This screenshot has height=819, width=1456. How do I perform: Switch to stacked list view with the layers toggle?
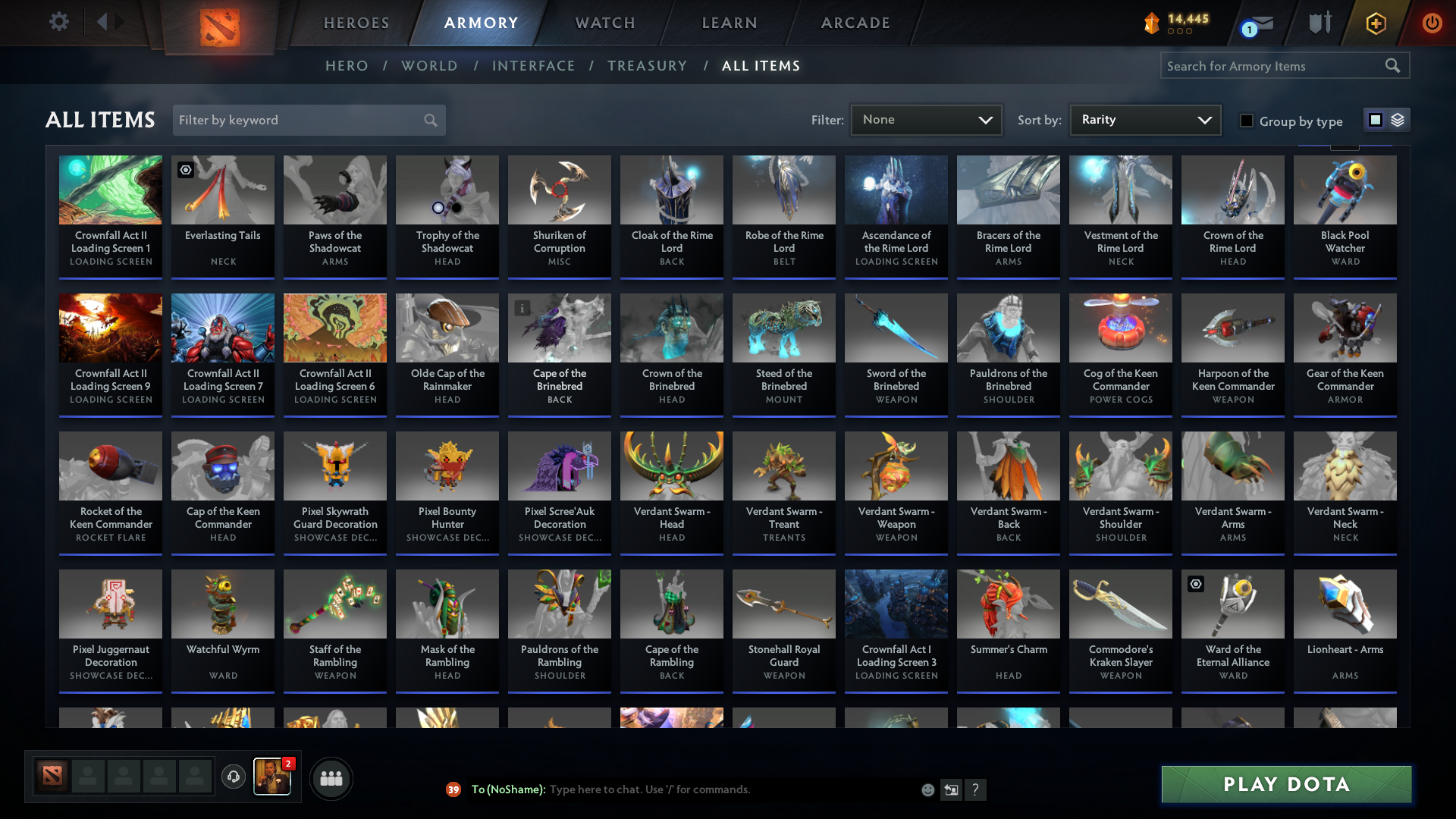pos(1396,120)
